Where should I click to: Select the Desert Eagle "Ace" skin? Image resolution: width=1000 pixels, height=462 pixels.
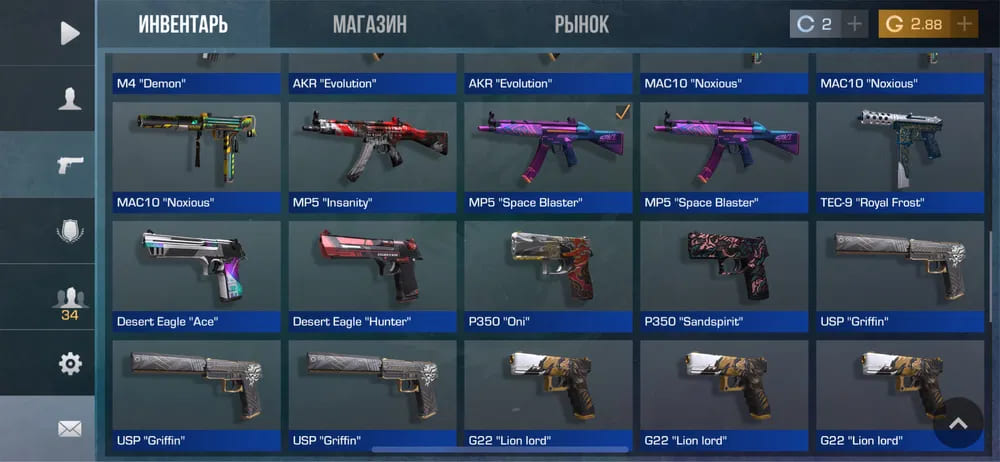coord(195,275)
